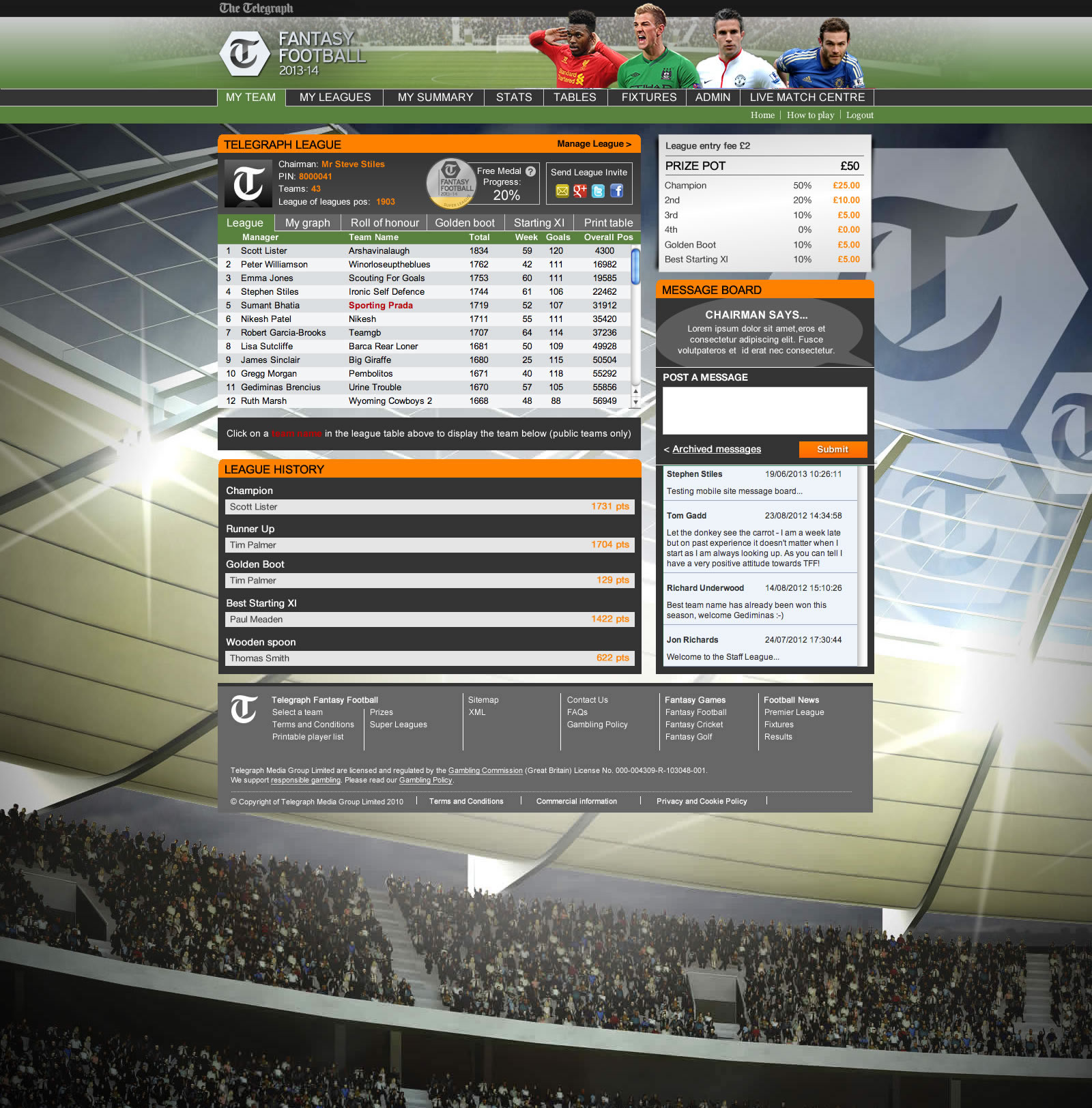Click the Twitter invite icon
1092x1108 pixels.
point(598,191)
